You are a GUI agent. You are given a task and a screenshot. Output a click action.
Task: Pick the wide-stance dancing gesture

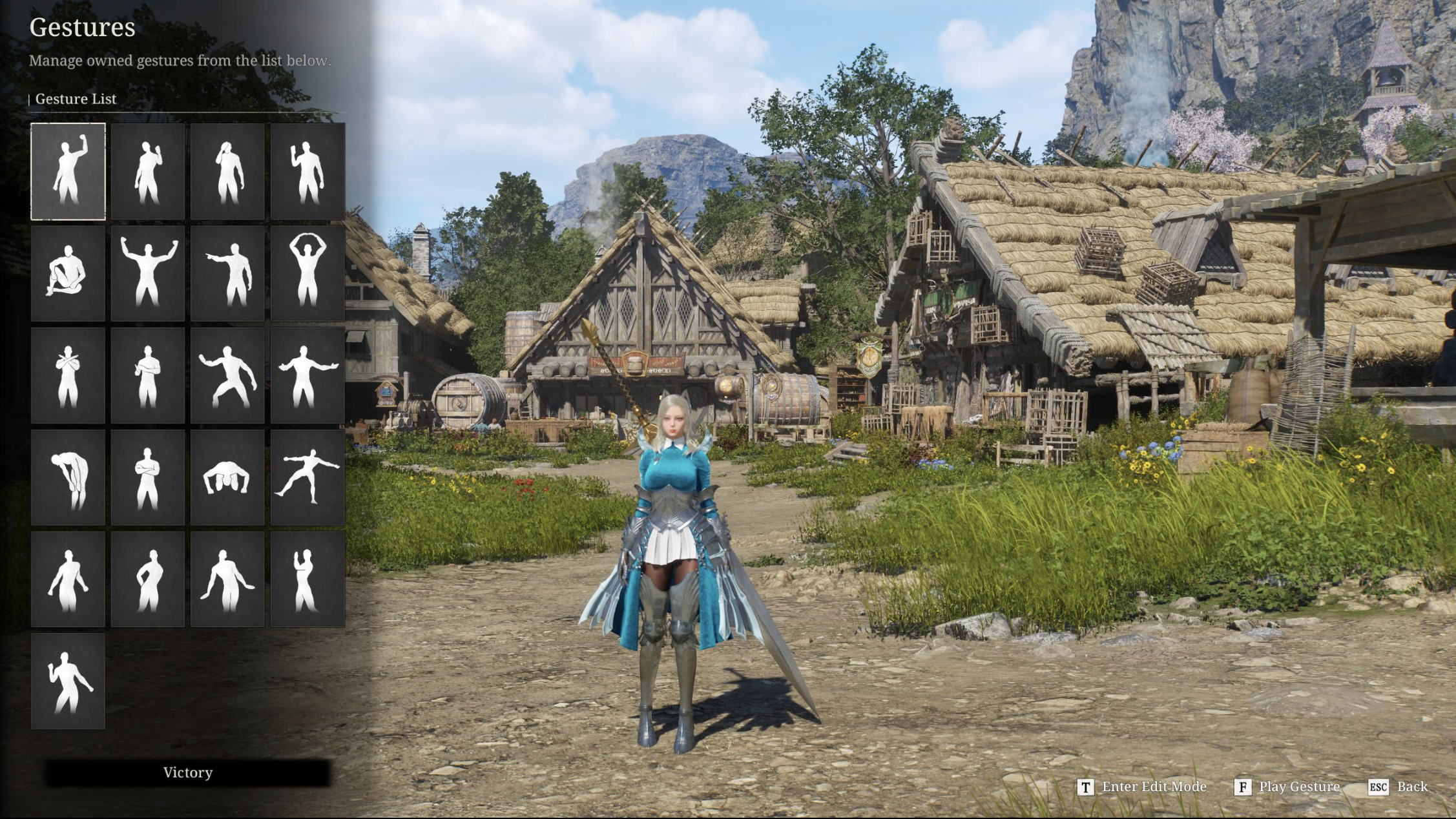coord(227,375)
